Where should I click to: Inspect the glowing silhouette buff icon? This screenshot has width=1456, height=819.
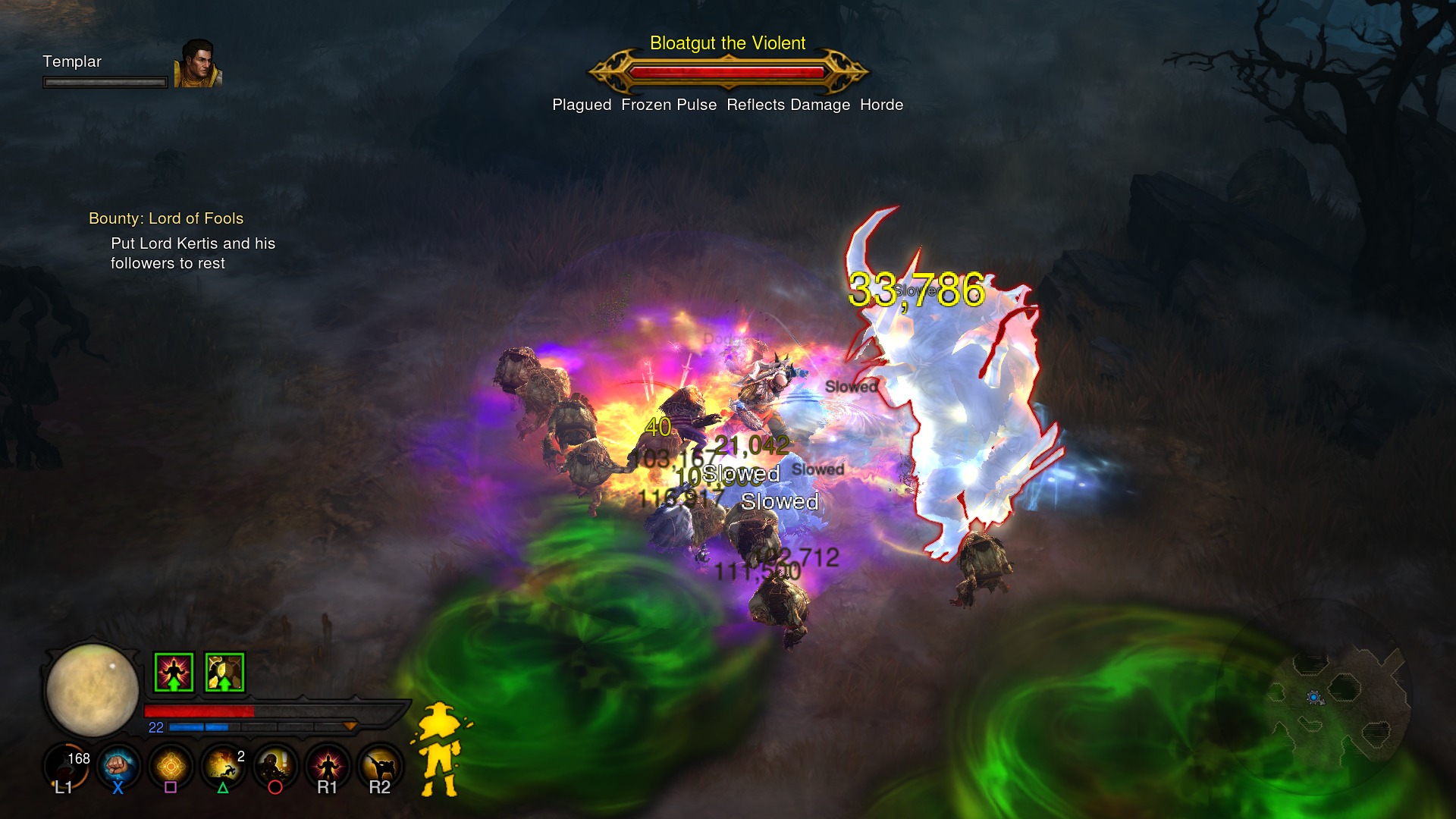pos(174,672)
